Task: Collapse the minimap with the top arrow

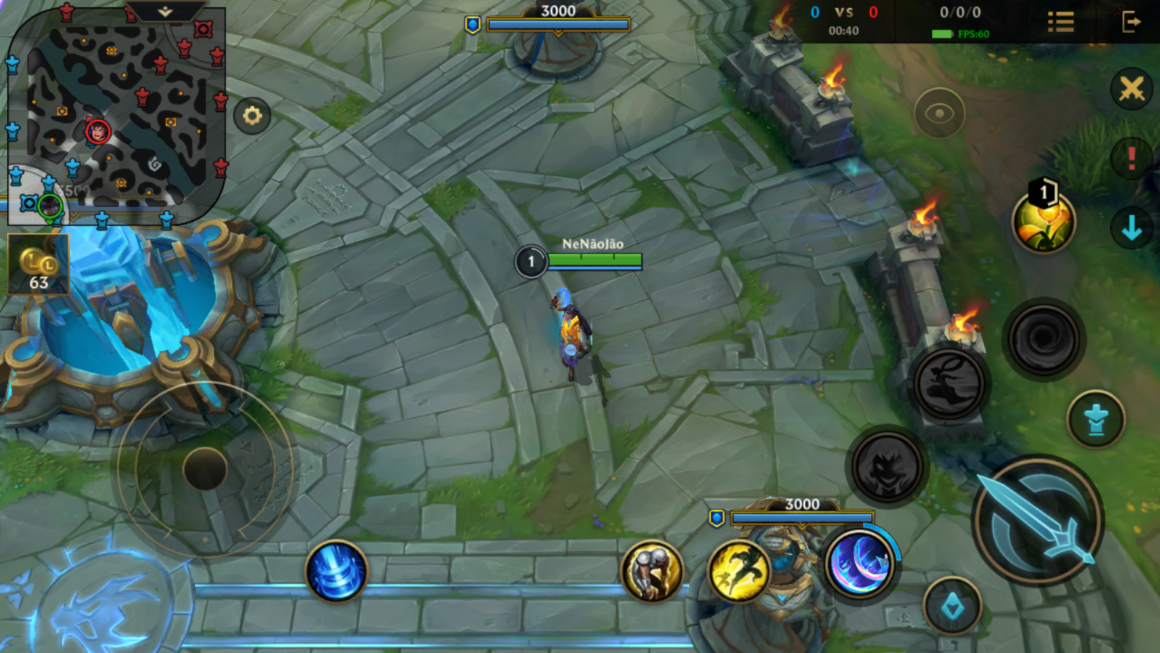Action: click(x=166, y=12)
